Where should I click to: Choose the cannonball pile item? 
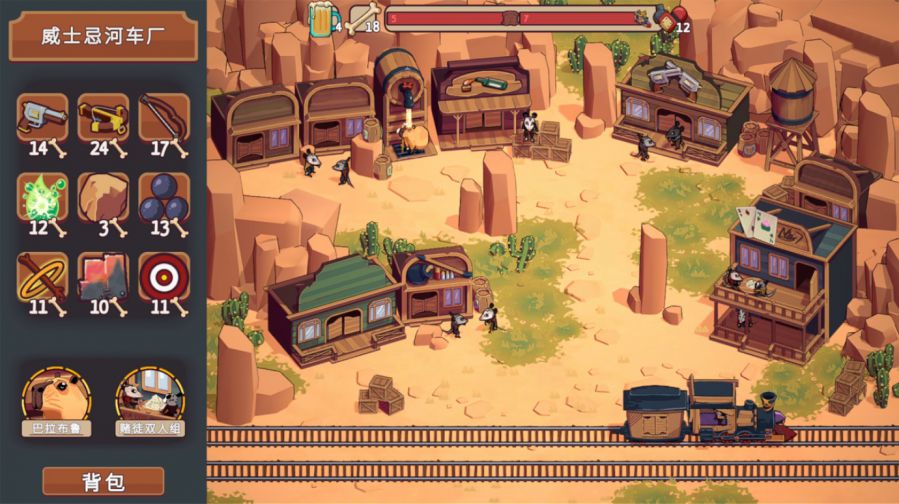tap(163, 197)
